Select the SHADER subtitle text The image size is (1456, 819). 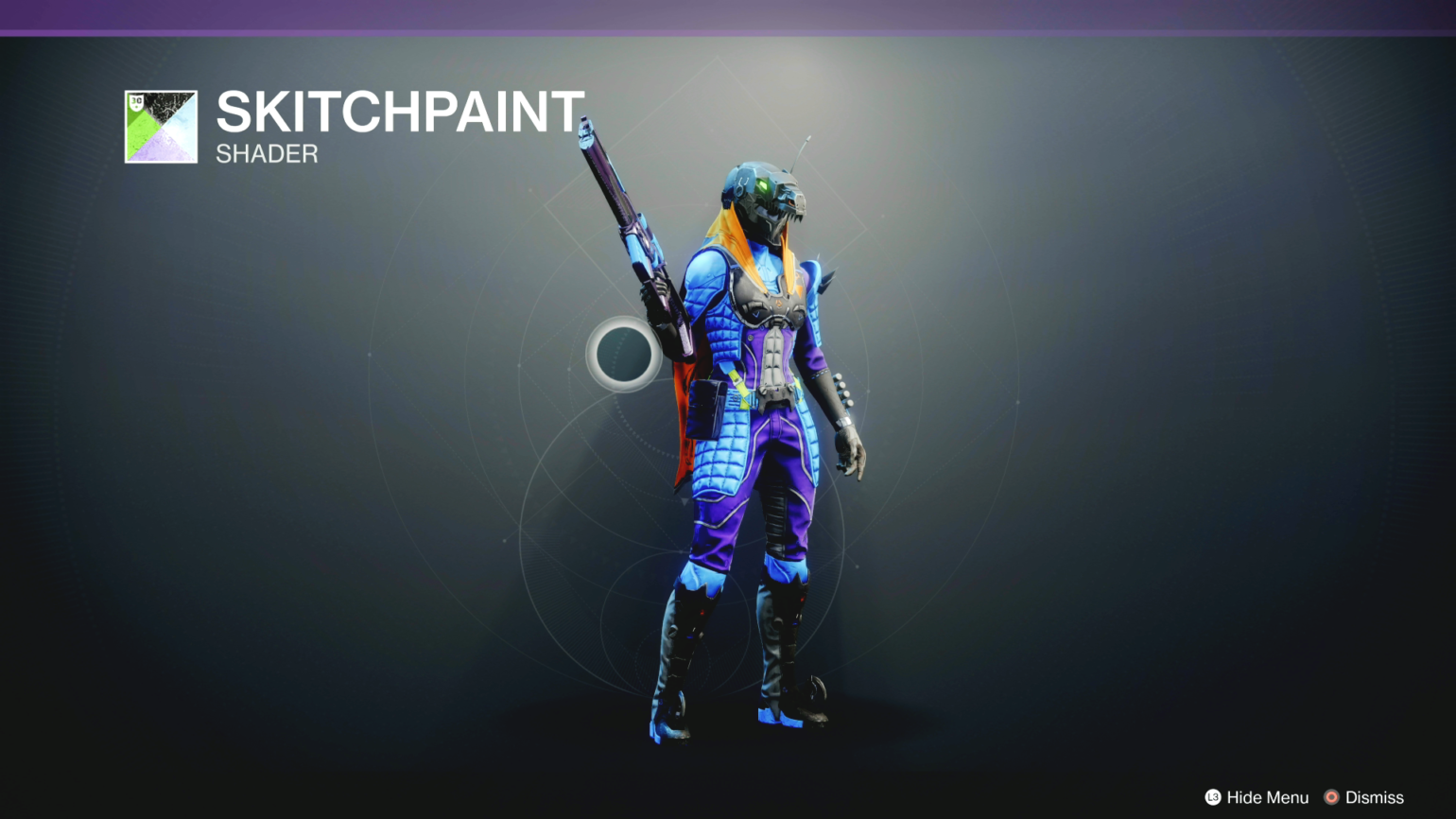(x=266, y=153)
